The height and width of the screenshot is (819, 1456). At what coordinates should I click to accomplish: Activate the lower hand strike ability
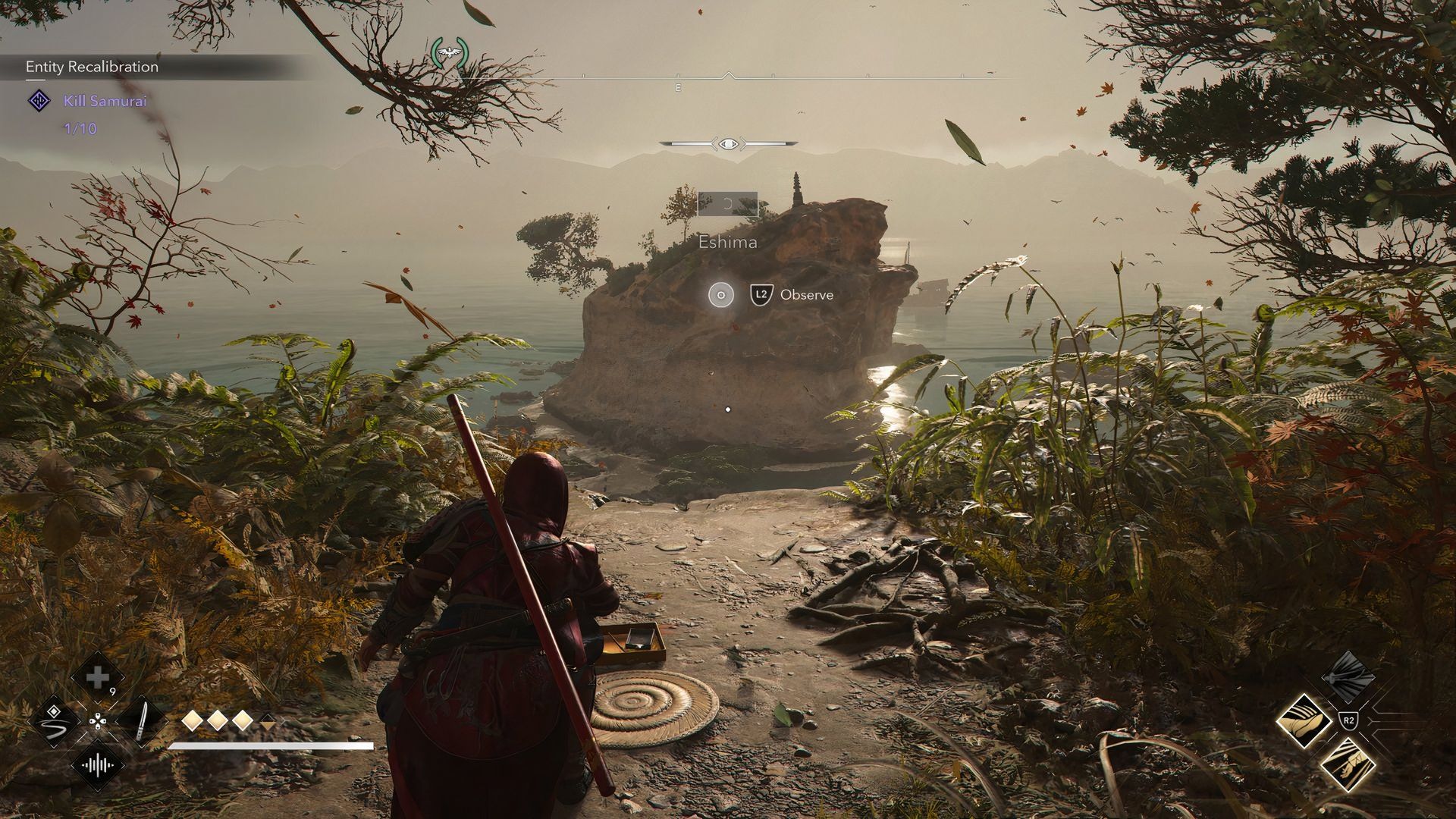pyautogui.click(x=1348, y=766)
